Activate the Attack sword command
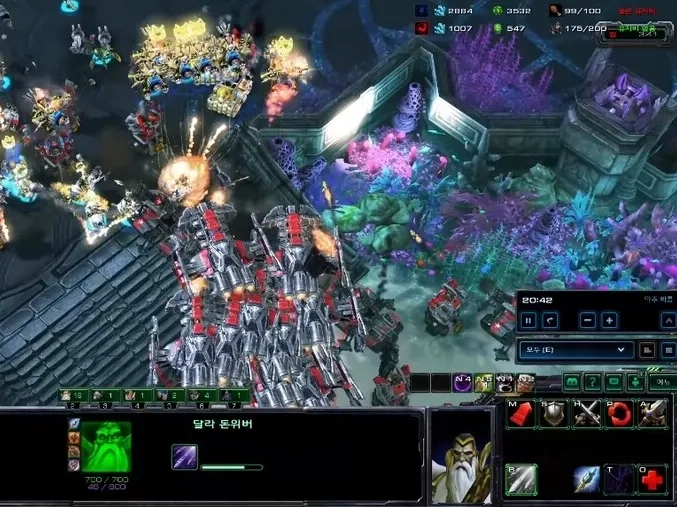 653,413
